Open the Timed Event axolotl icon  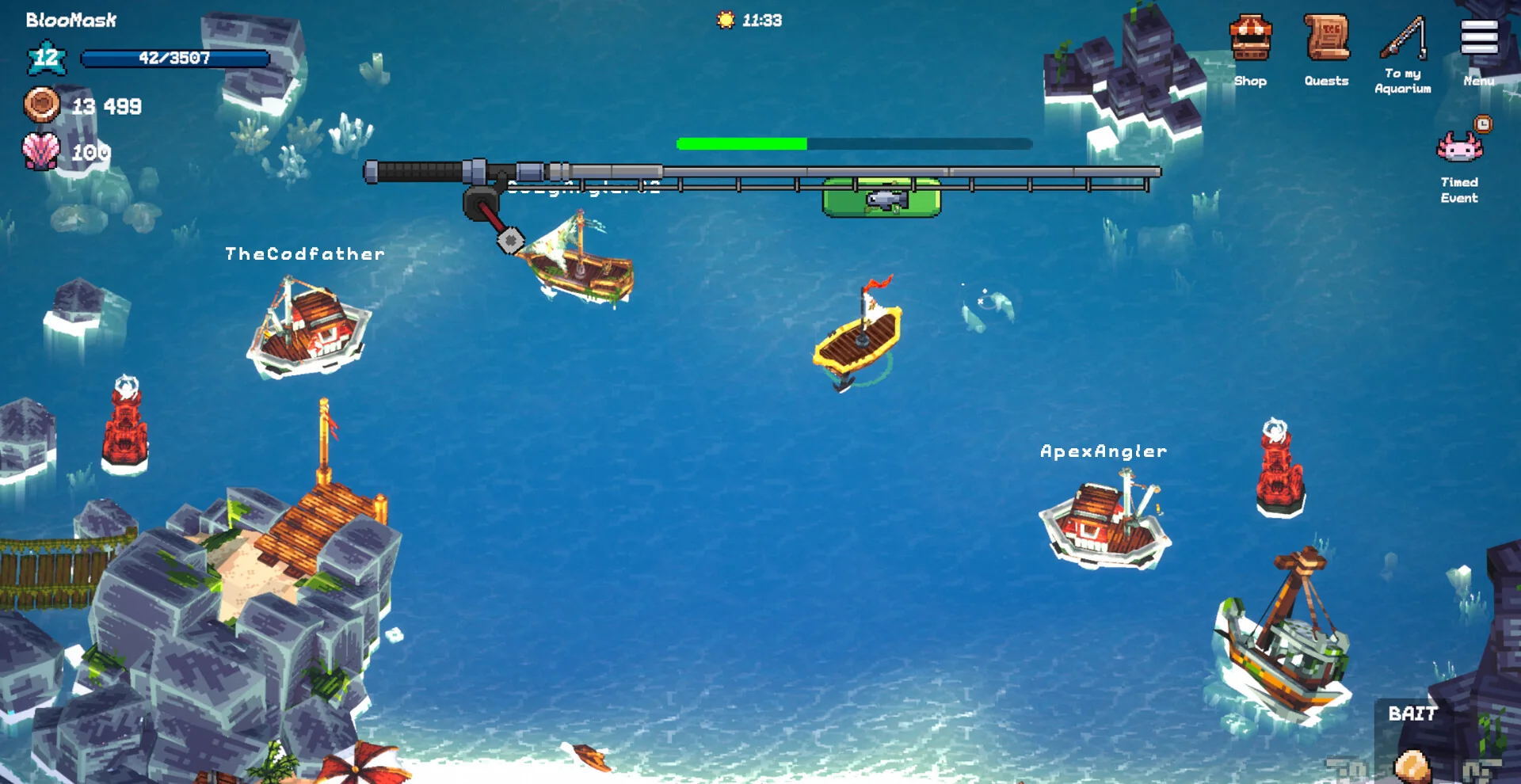tap(1459, 147)
